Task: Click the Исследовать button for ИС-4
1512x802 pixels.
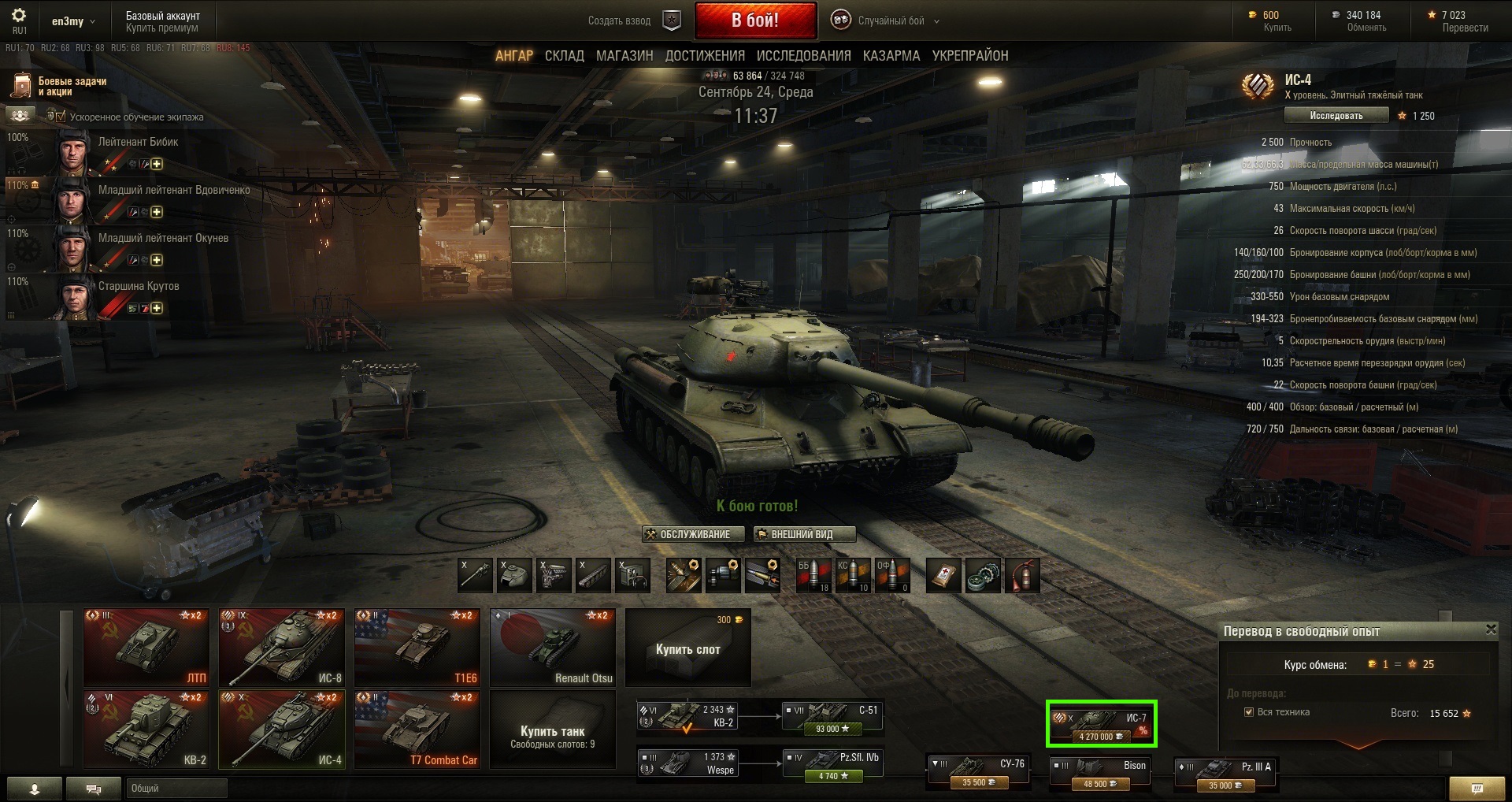Action: [x=1336, y=116]
